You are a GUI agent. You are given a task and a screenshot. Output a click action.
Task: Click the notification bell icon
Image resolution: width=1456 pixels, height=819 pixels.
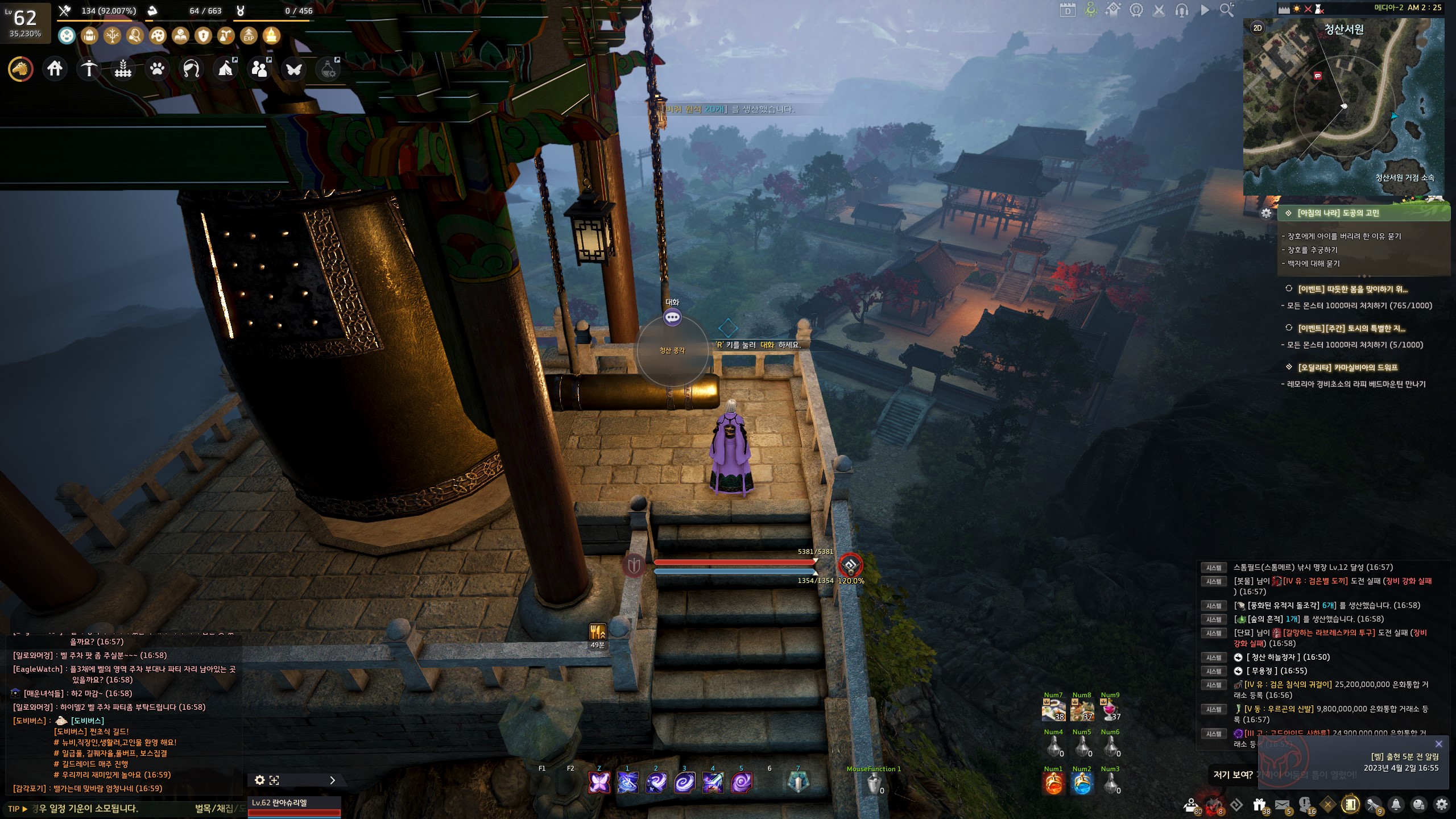pos(1396,805)
